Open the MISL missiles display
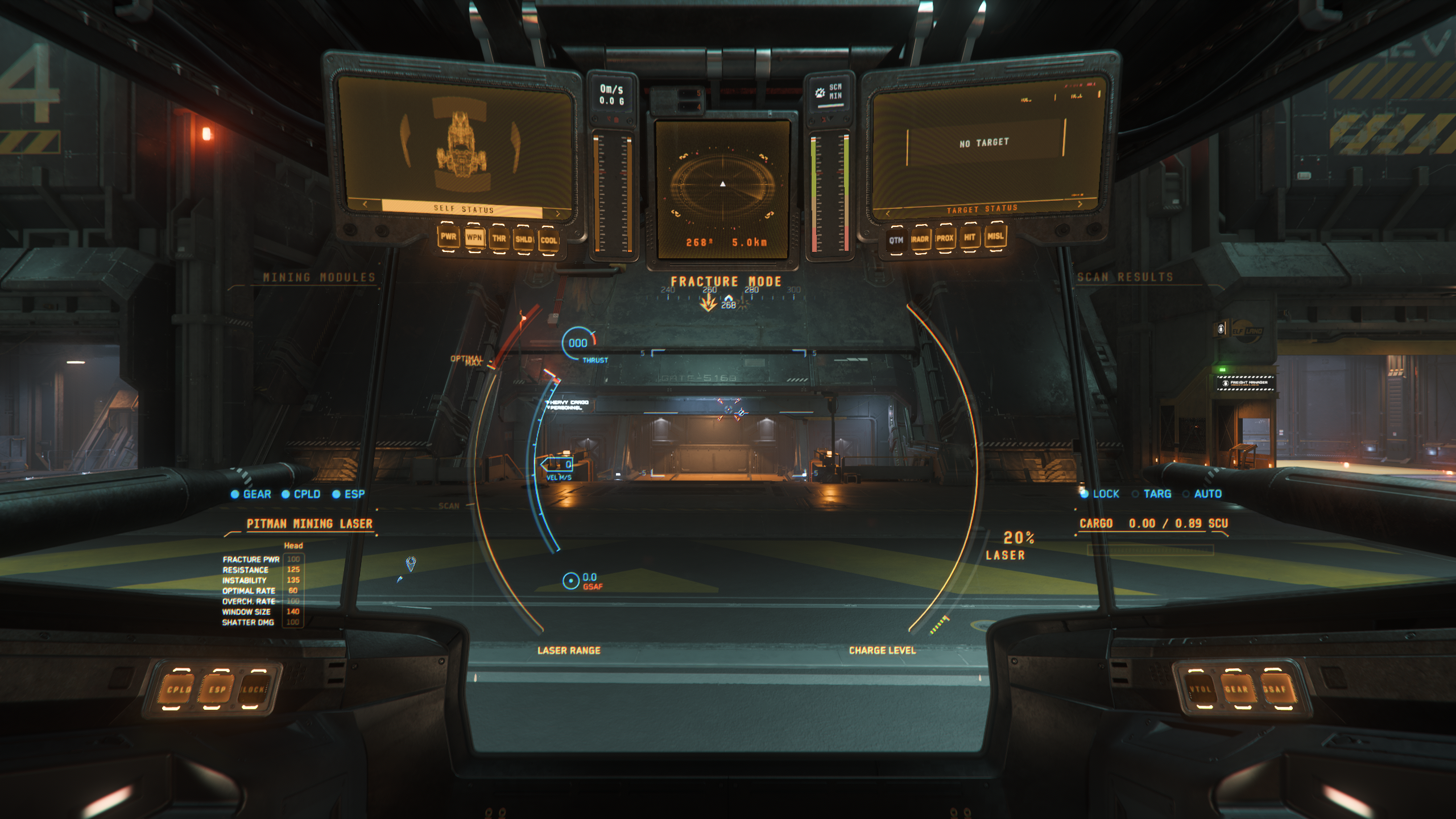 tap(995, 236)
